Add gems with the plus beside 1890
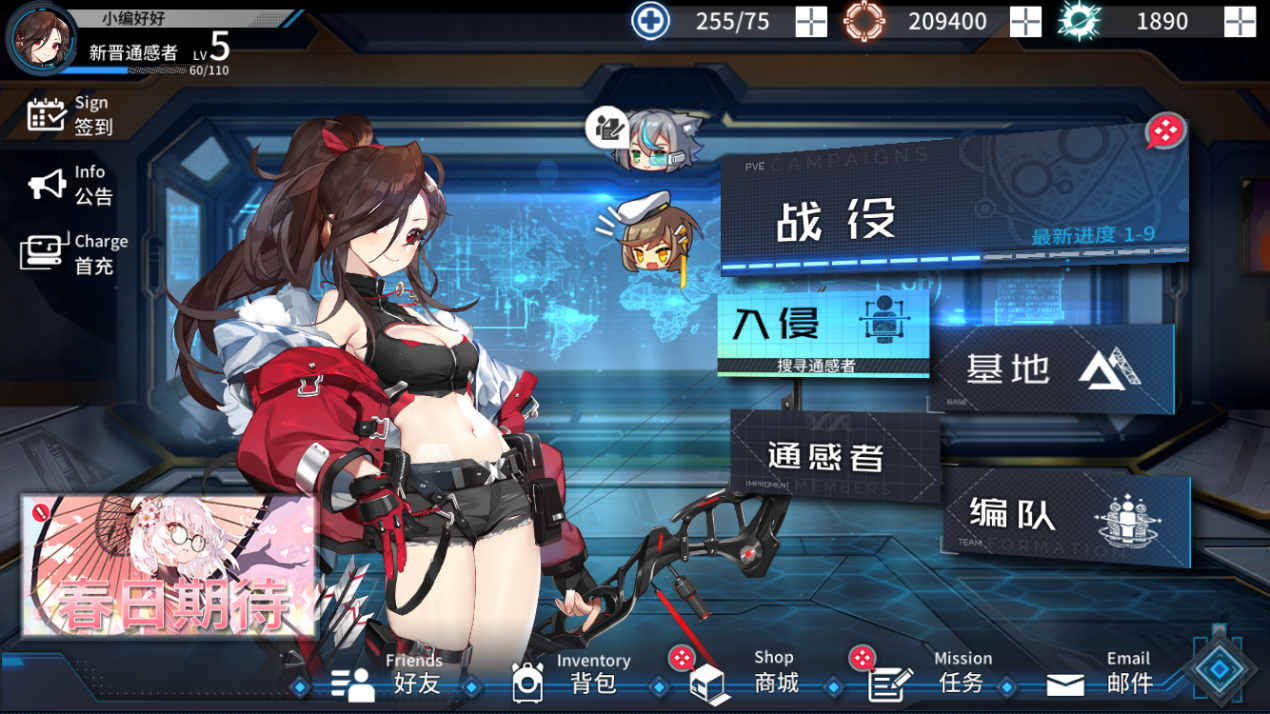 pyautogui.click(x=1240, y=21)
